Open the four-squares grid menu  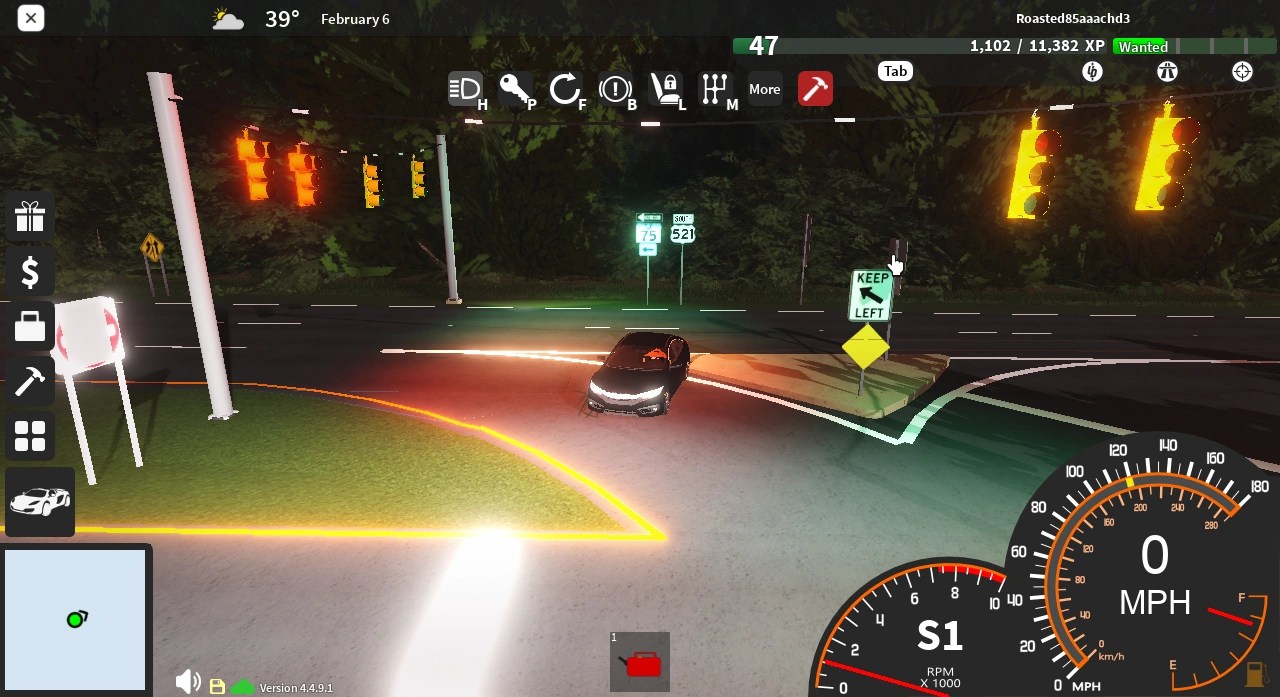pos(30,436)
